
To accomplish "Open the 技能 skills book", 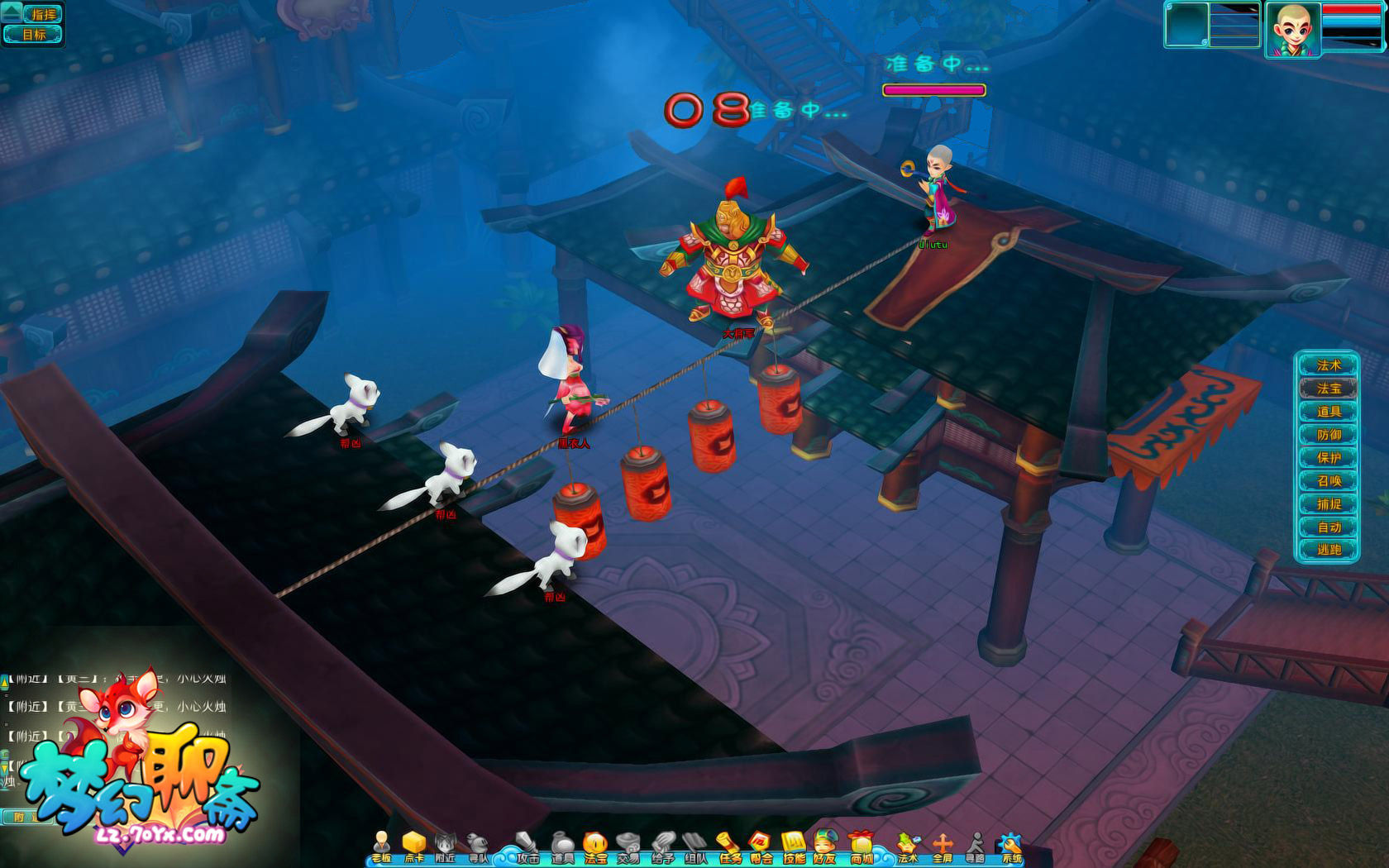I will [794, 847].
